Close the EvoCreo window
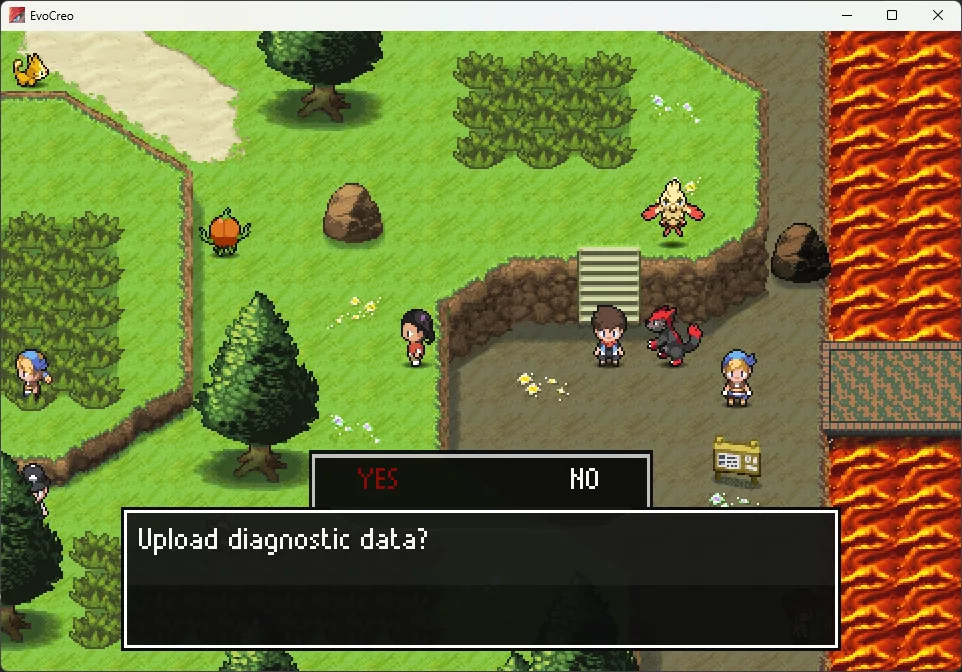 point(937,15)
